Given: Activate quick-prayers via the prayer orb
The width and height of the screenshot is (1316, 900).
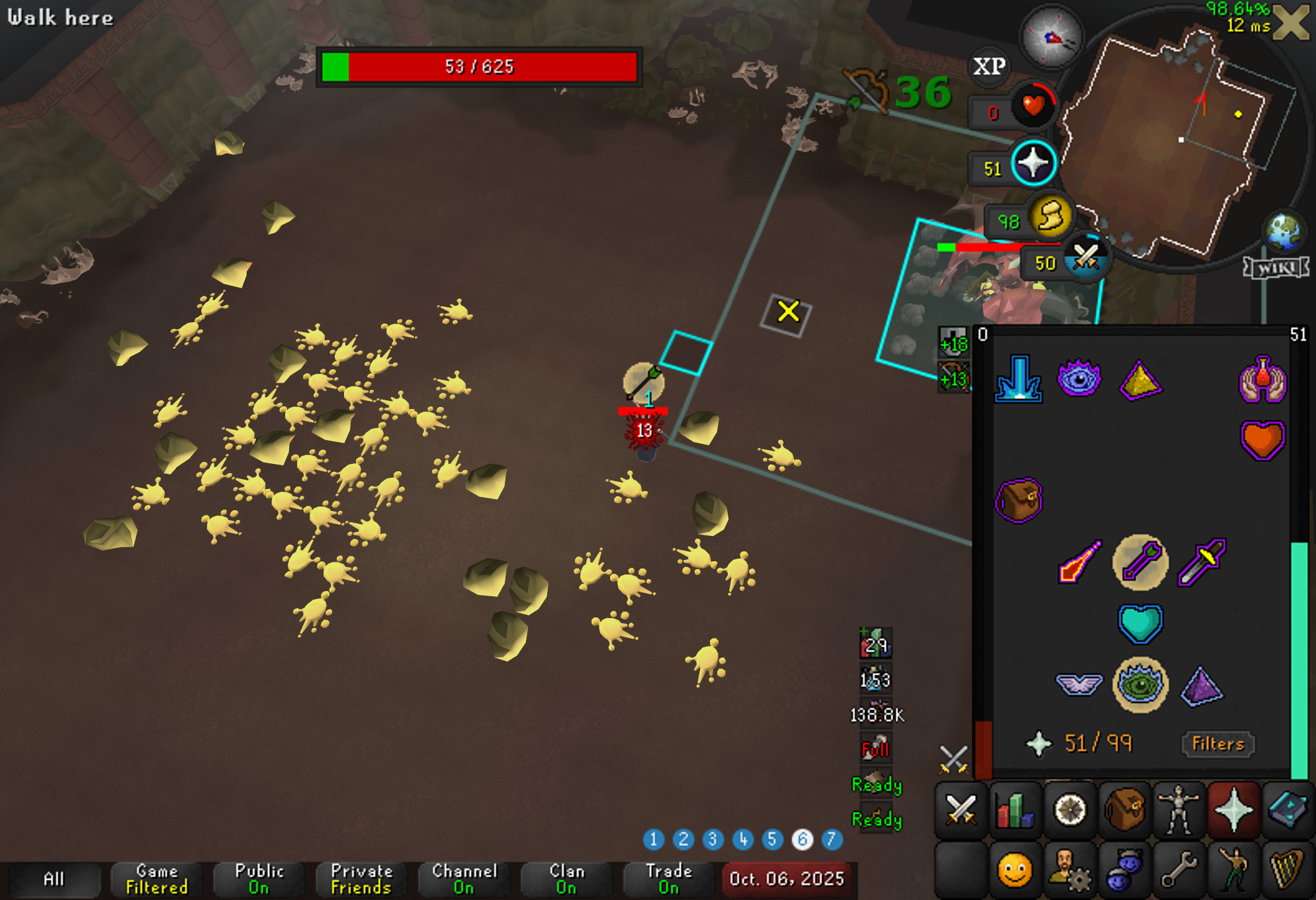Looking at the screenshot, I should [1033, 163].
